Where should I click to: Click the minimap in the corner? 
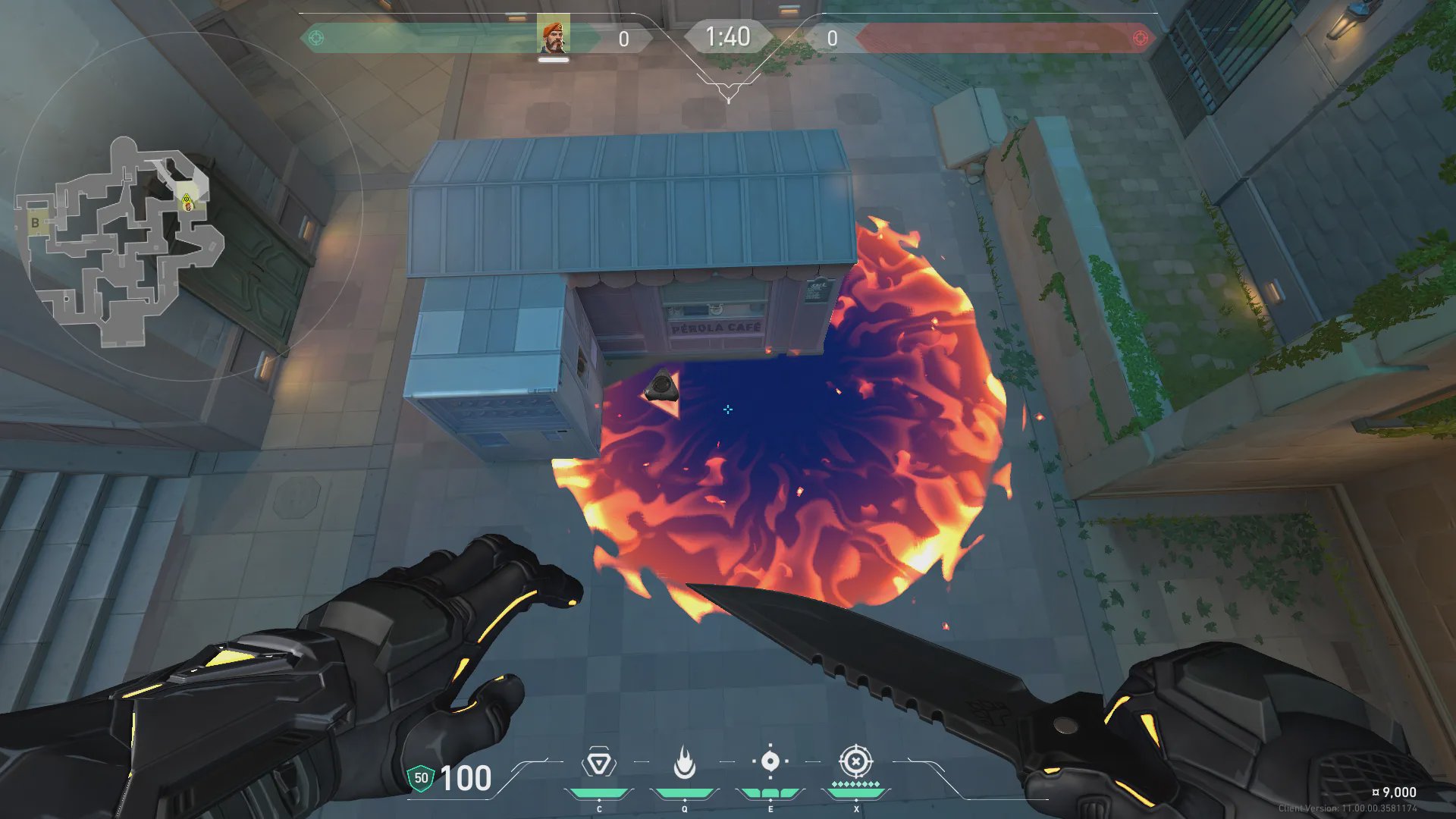pos(121,241)
